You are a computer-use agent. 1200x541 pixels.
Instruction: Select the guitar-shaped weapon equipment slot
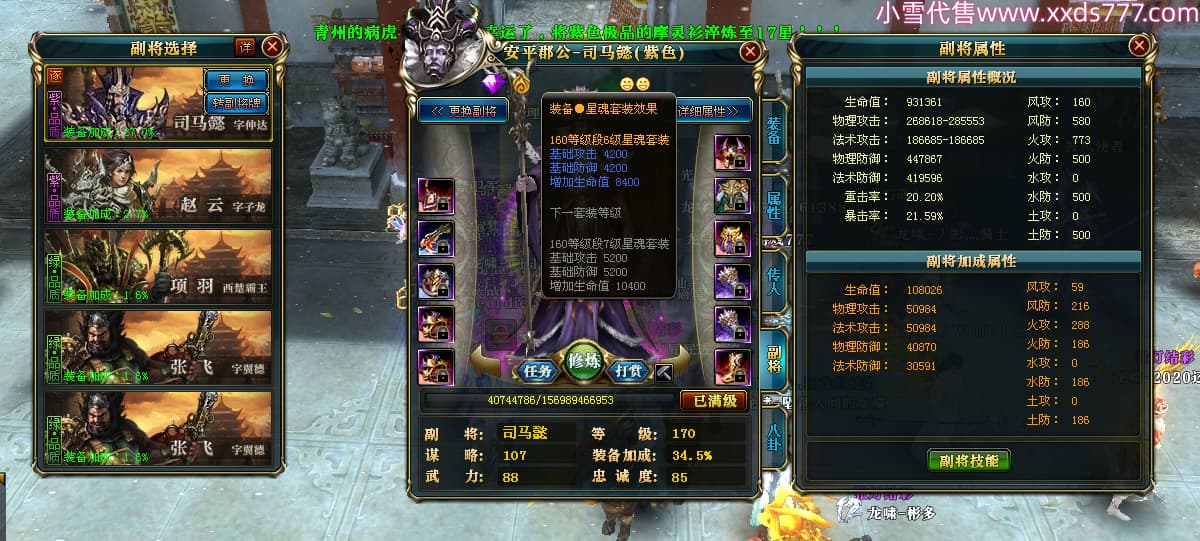coord(436,238)
